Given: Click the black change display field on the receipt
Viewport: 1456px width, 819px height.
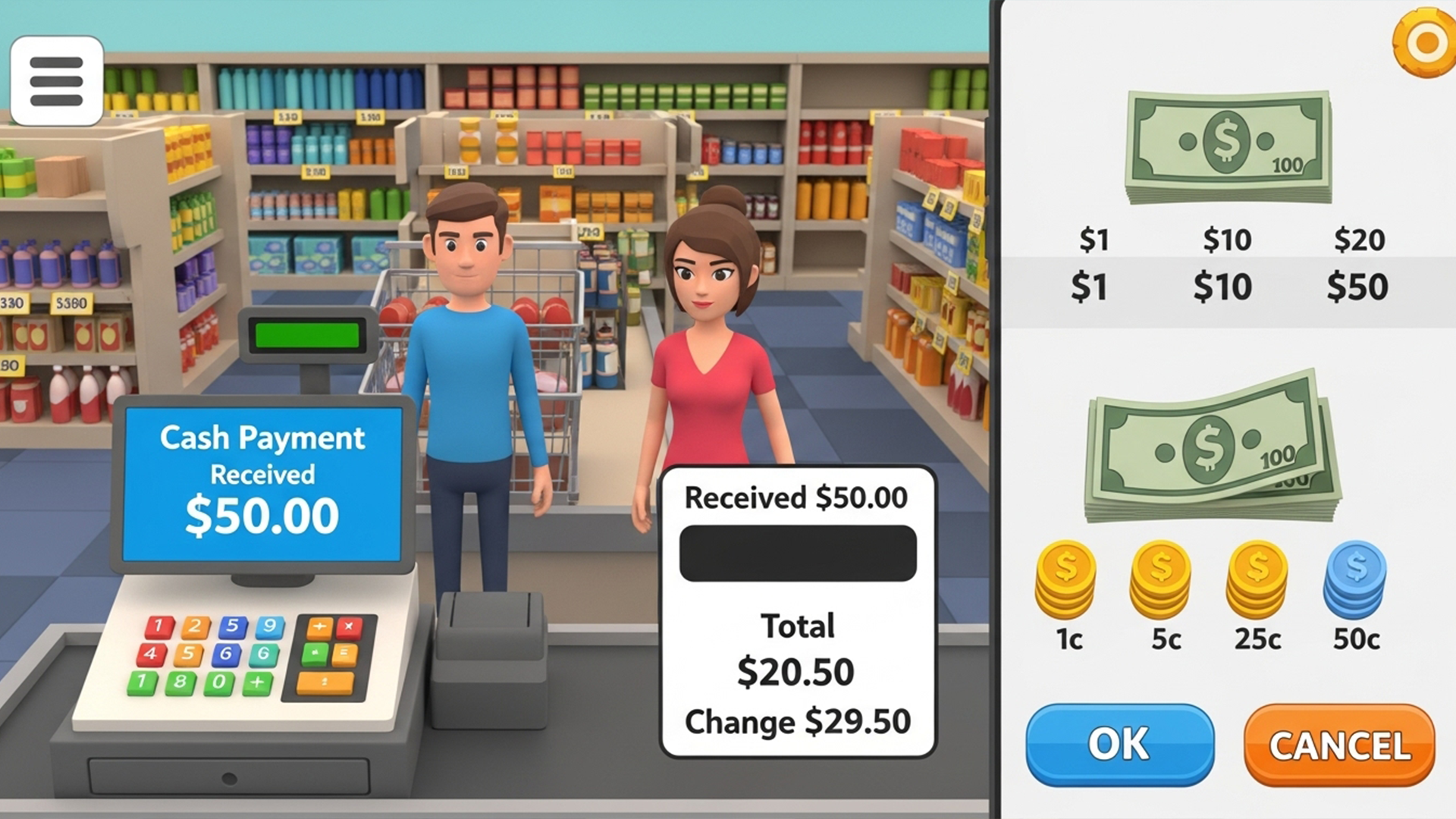Looking at the screenshot, I should click(797, 553).
